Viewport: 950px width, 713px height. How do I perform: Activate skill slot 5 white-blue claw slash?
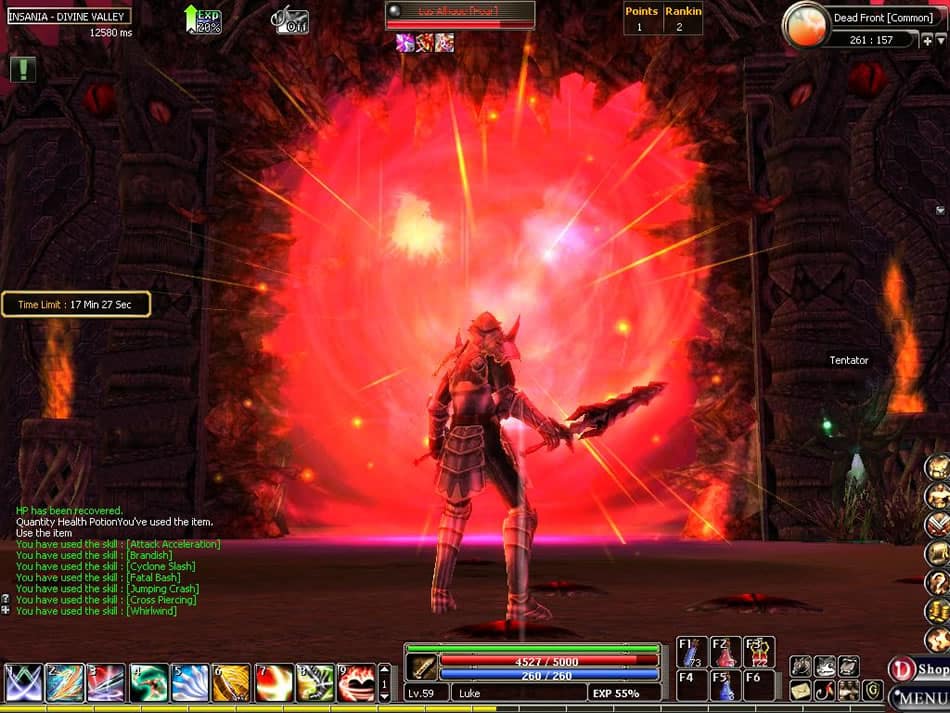[x=190, y=682]
